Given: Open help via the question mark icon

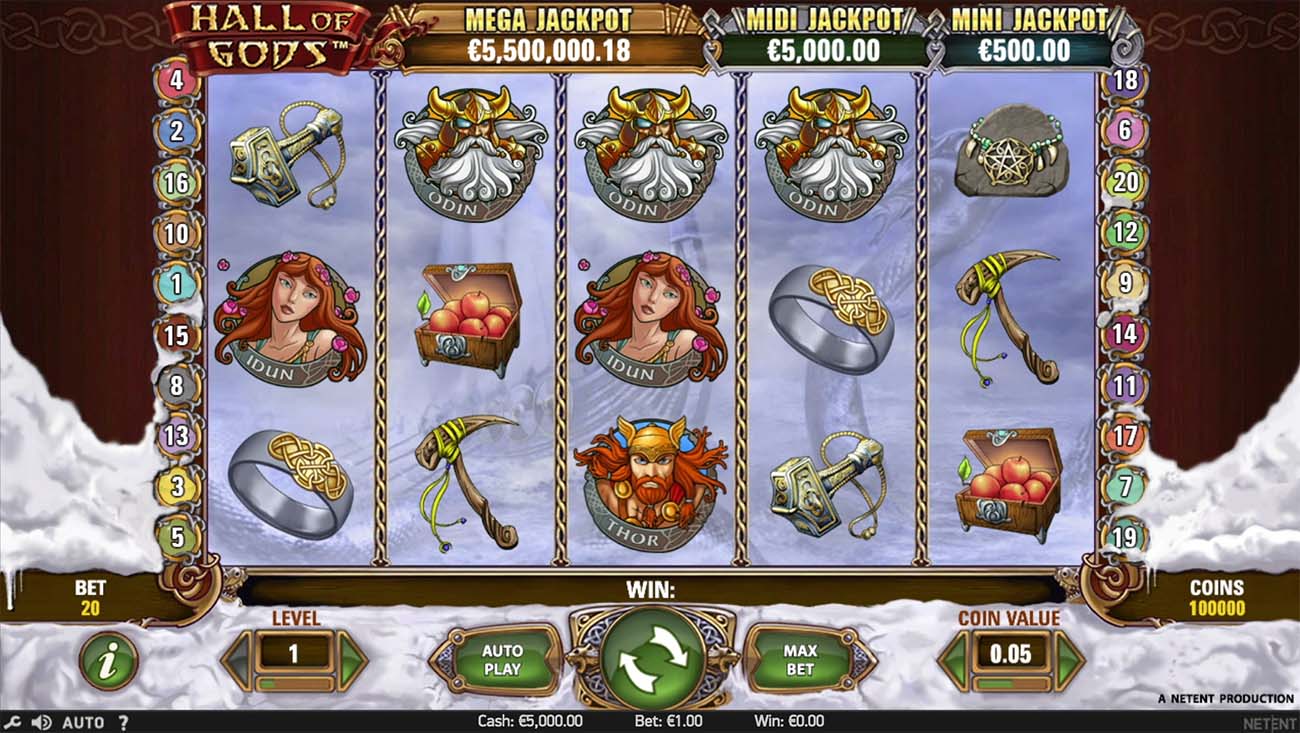Looking at the screenshot, I should (x=122, y=720).
